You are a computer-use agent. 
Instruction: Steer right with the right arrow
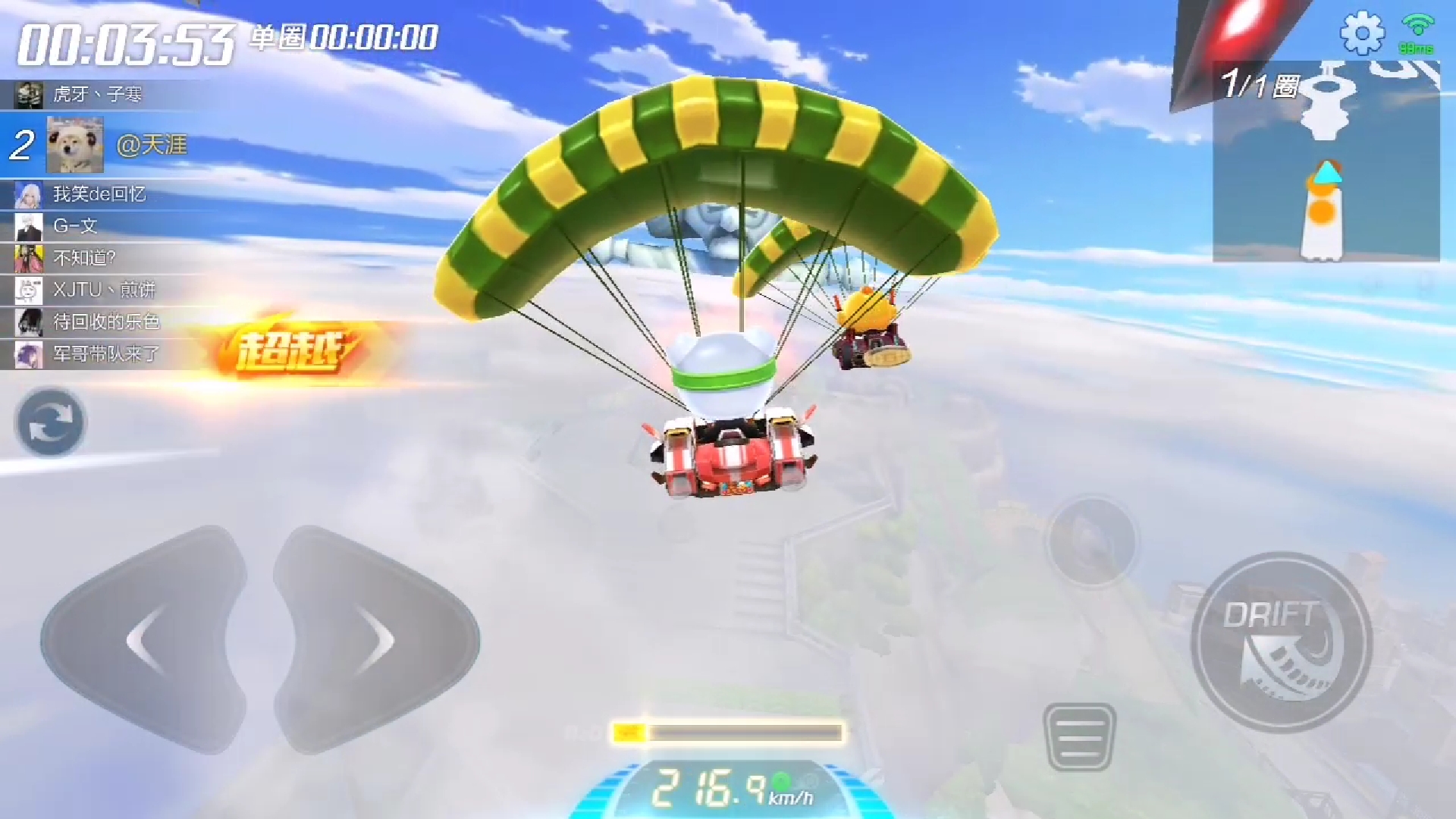[375, 640]
